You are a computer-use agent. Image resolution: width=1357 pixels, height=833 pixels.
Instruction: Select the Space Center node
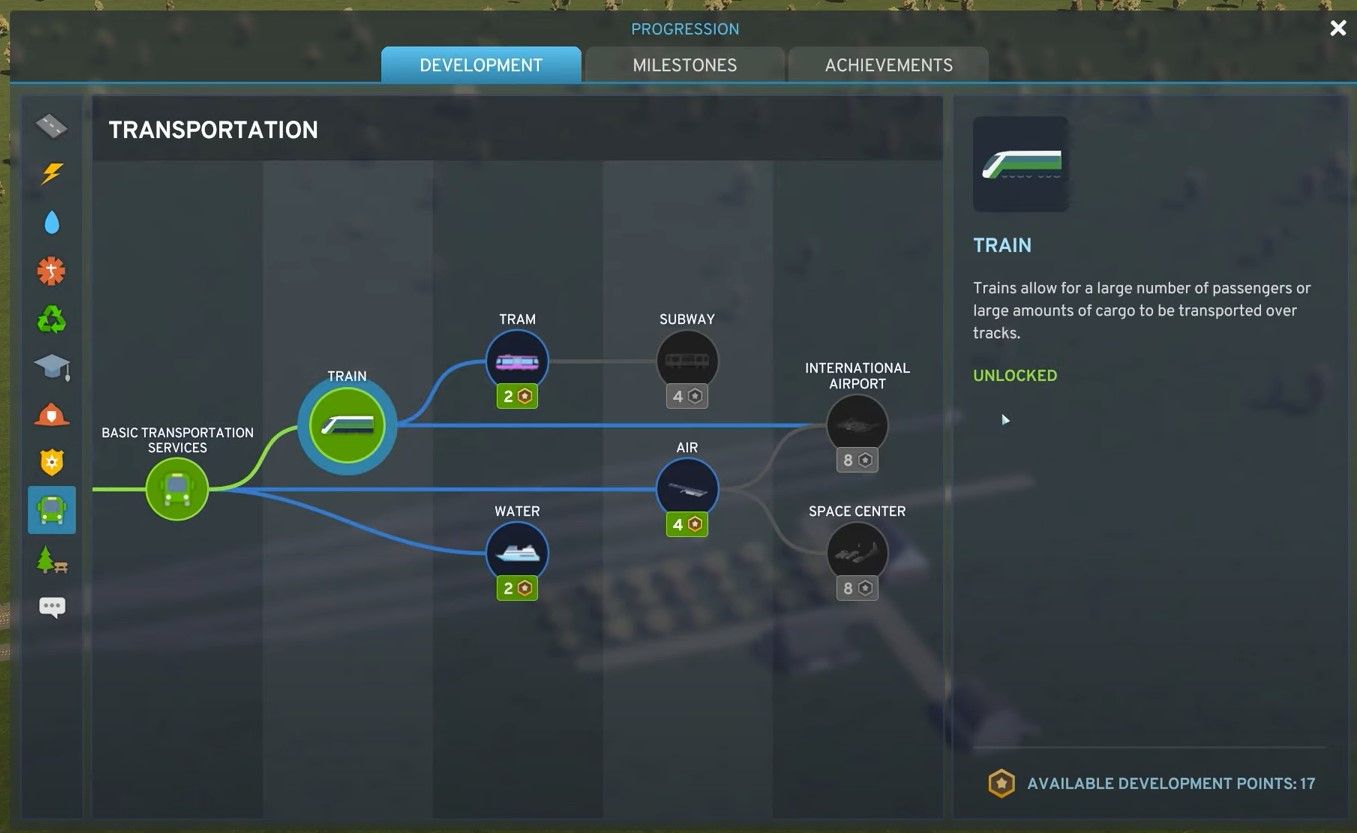point(857,551)
